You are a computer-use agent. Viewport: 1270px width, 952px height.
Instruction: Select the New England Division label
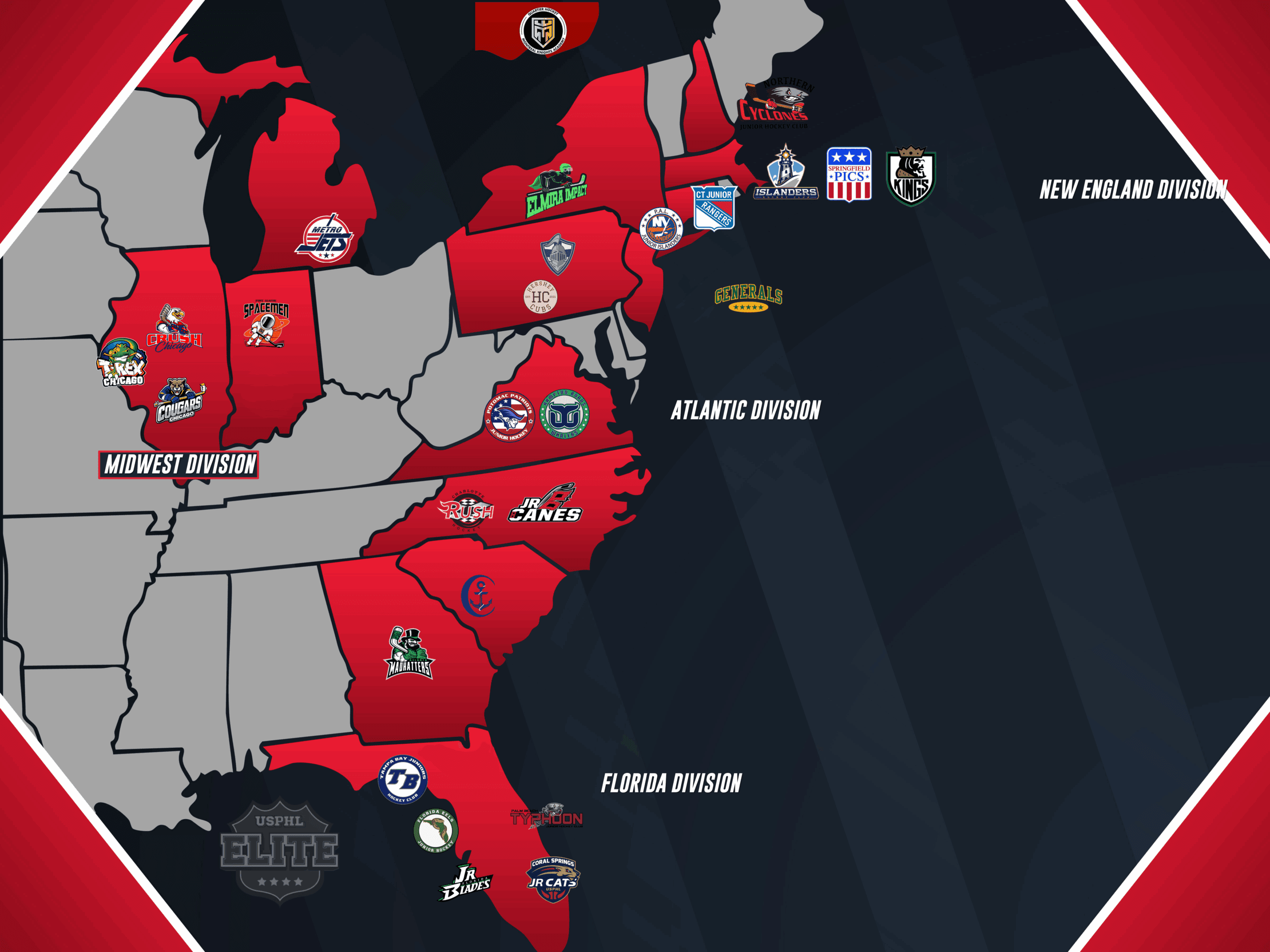[1134, 190]
